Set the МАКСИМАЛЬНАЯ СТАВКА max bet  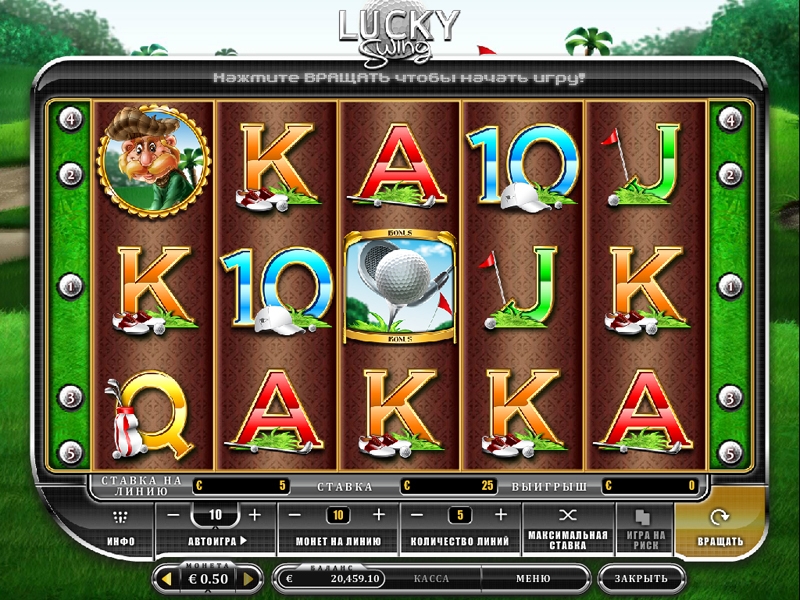coord(568,527)
